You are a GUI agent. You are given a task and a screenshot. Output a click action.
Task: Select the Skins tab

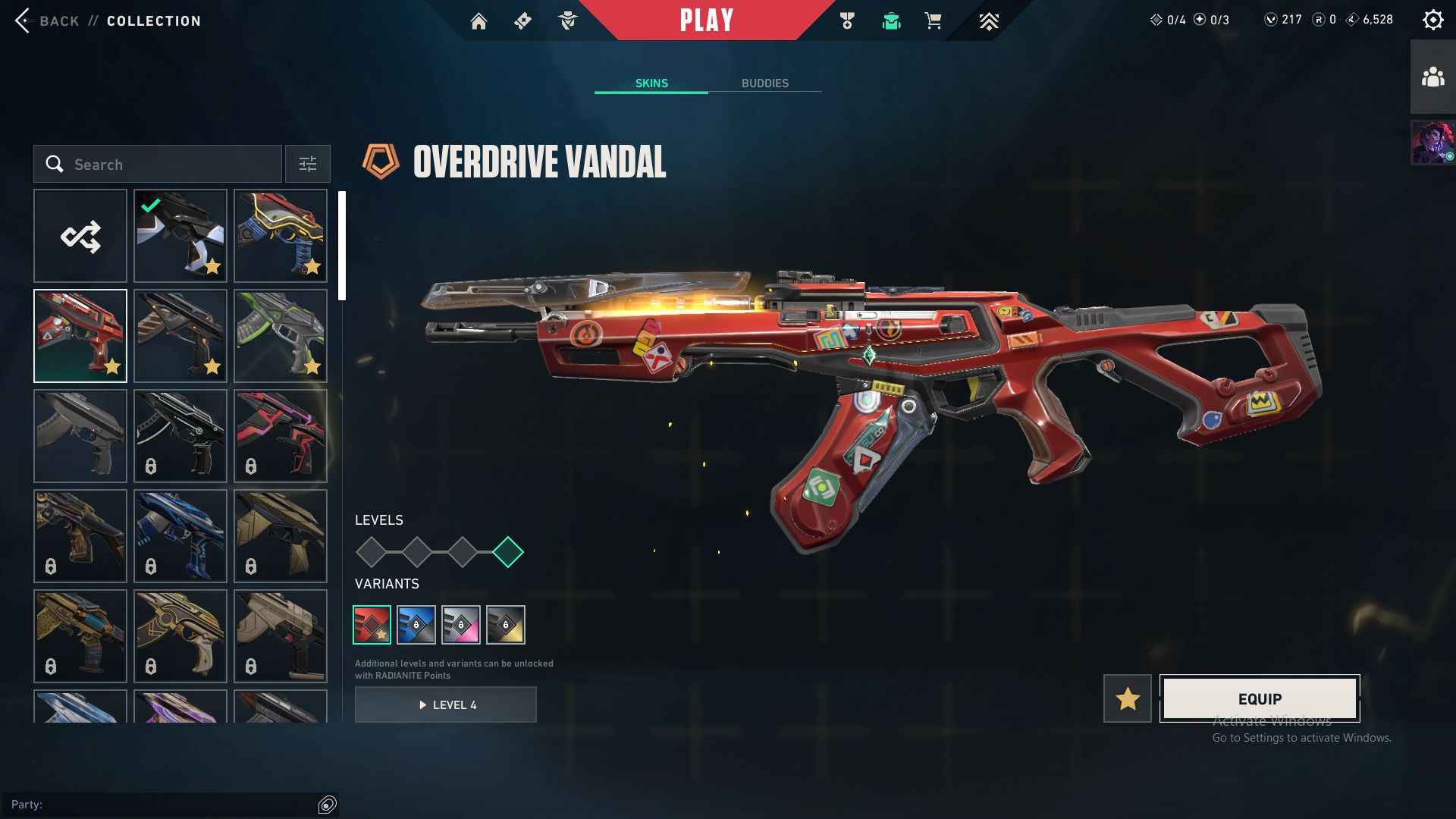651,83
